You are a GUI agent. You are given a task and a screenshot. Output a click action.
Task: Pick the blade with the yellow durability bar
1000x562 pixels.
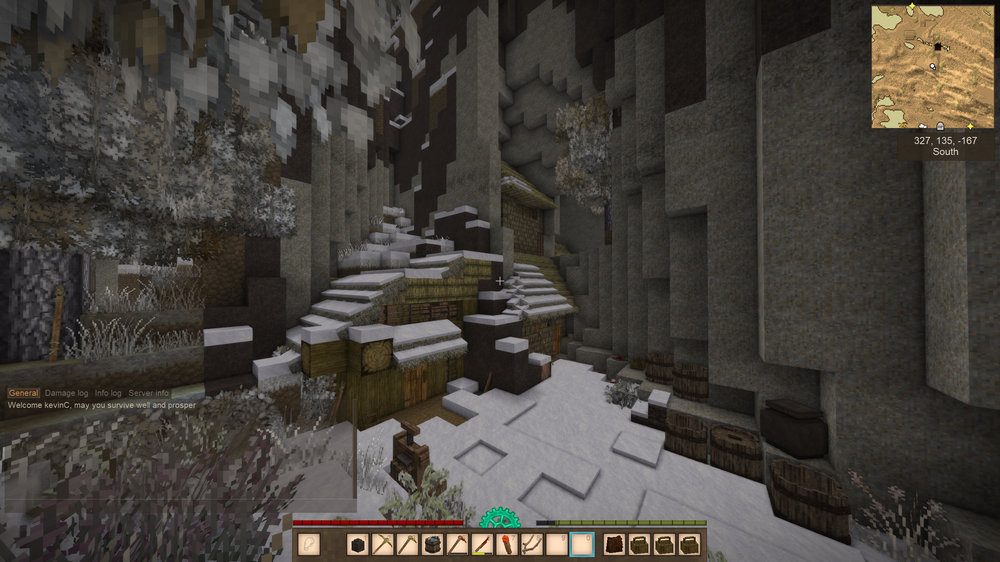[x=482, y=544]
